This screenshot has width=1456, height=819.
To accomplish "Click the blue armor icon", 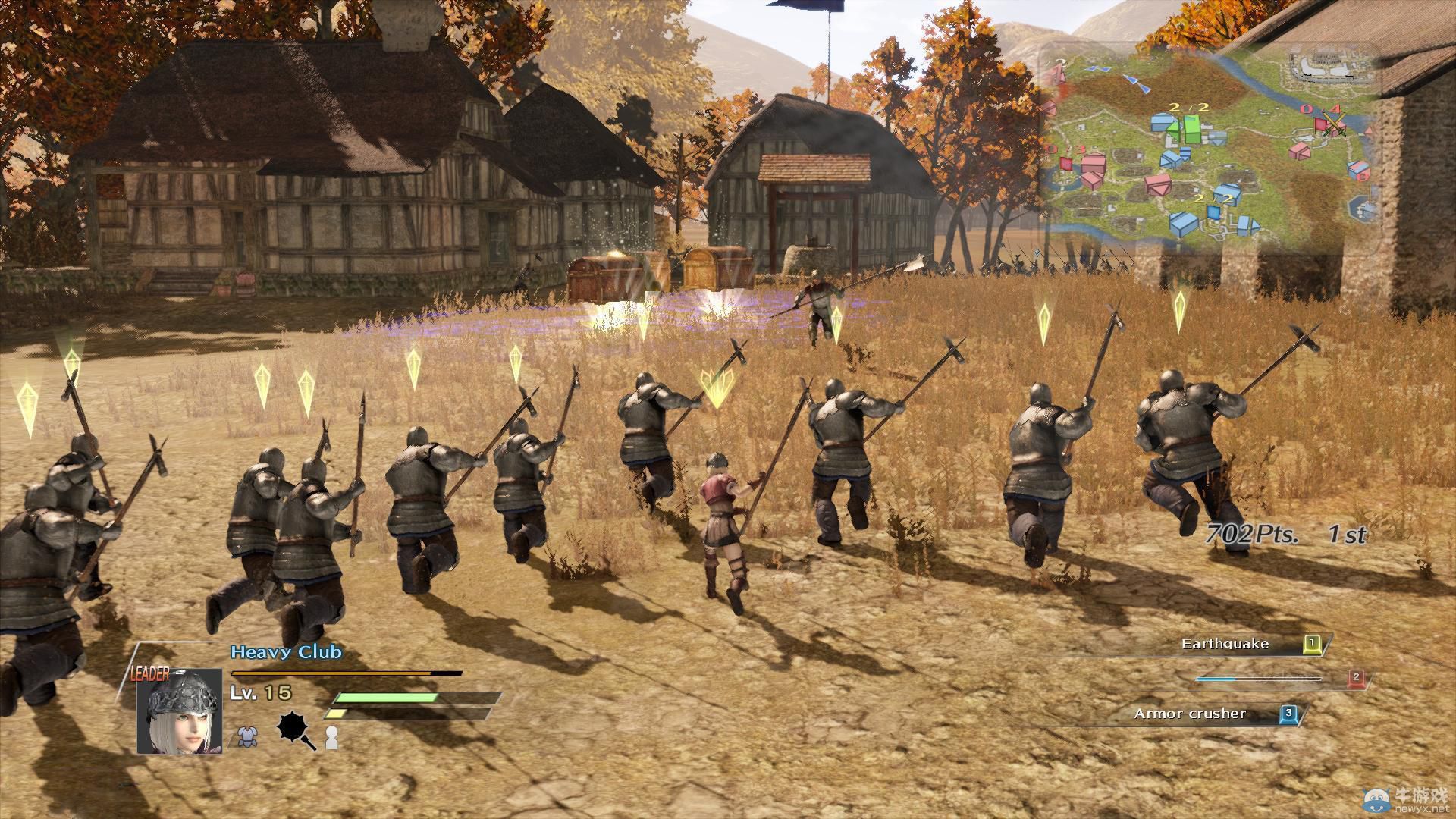I will (246, 737).
